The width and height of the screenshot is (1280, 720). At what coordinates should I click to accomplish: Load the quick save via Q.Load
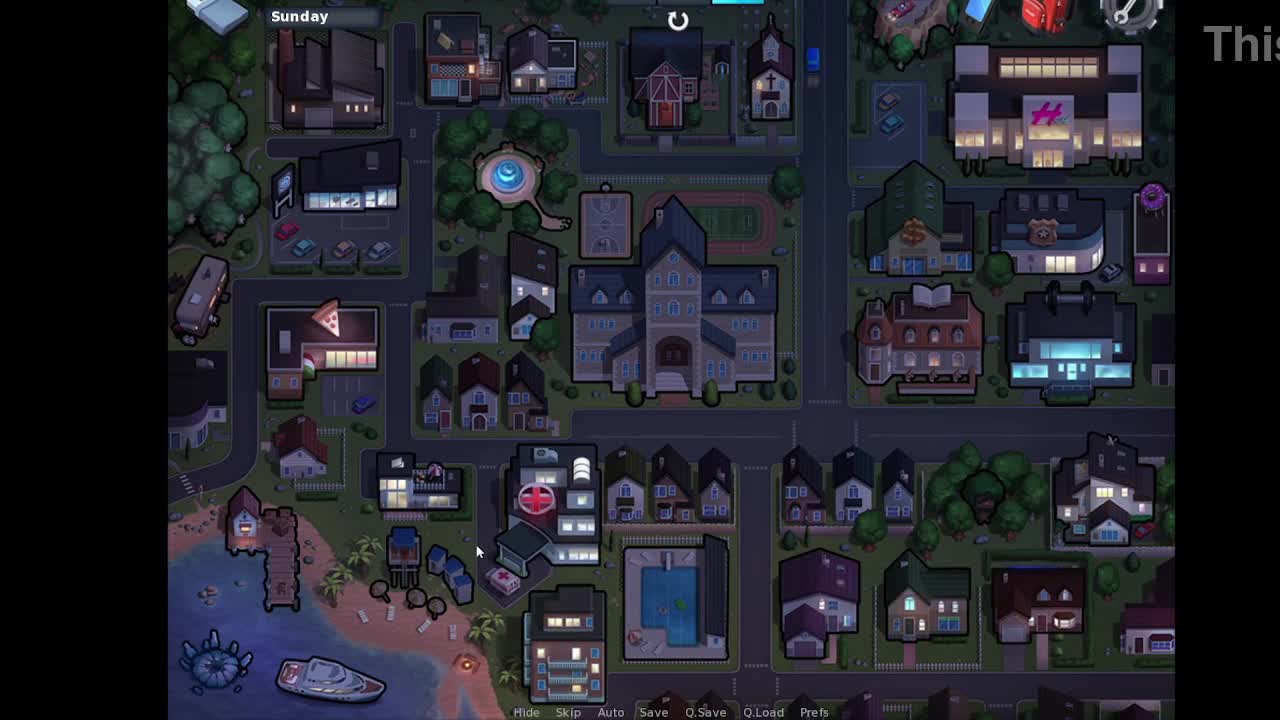pyautogui.click(x=763, y=712)
